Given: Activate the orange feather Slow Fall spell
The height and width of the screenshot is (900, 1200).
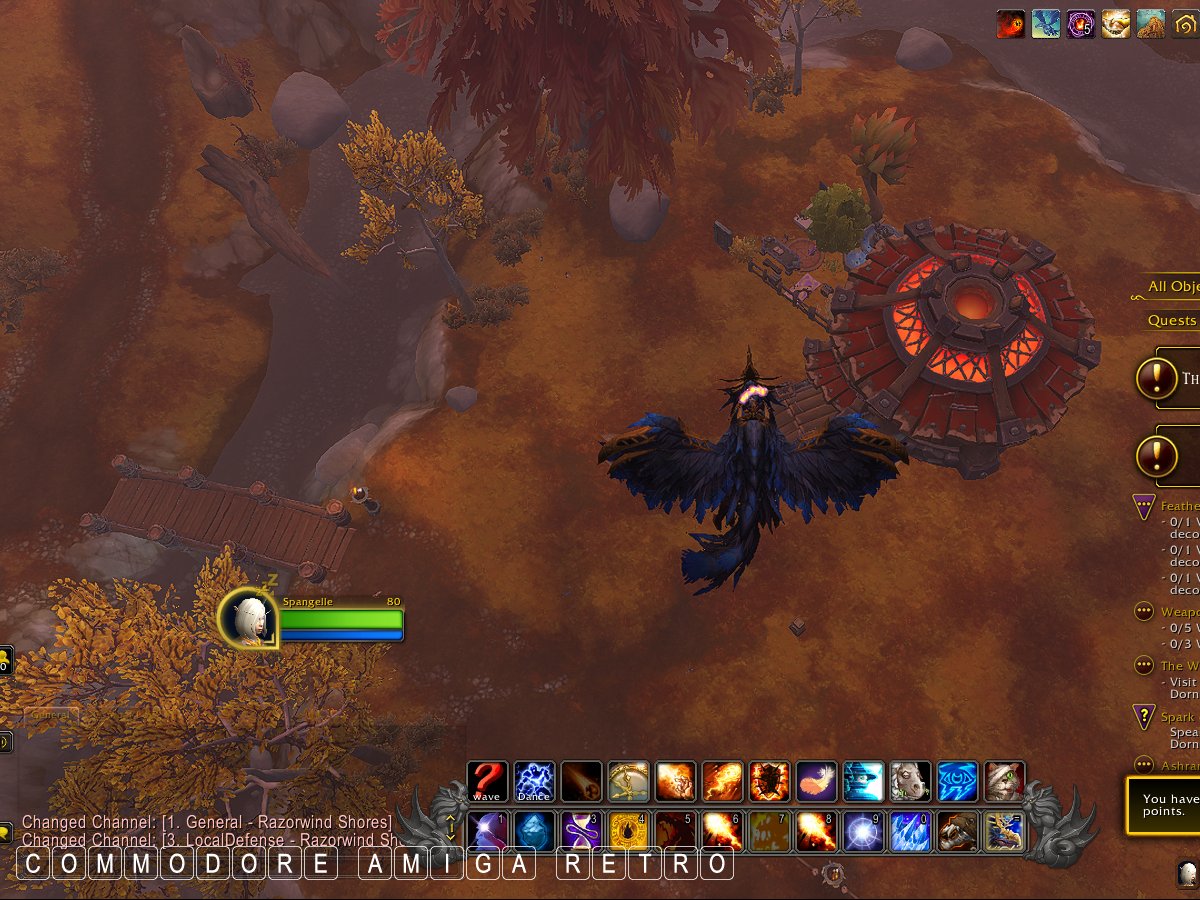Looking at the screenshot, I should [x=816, y=781].
